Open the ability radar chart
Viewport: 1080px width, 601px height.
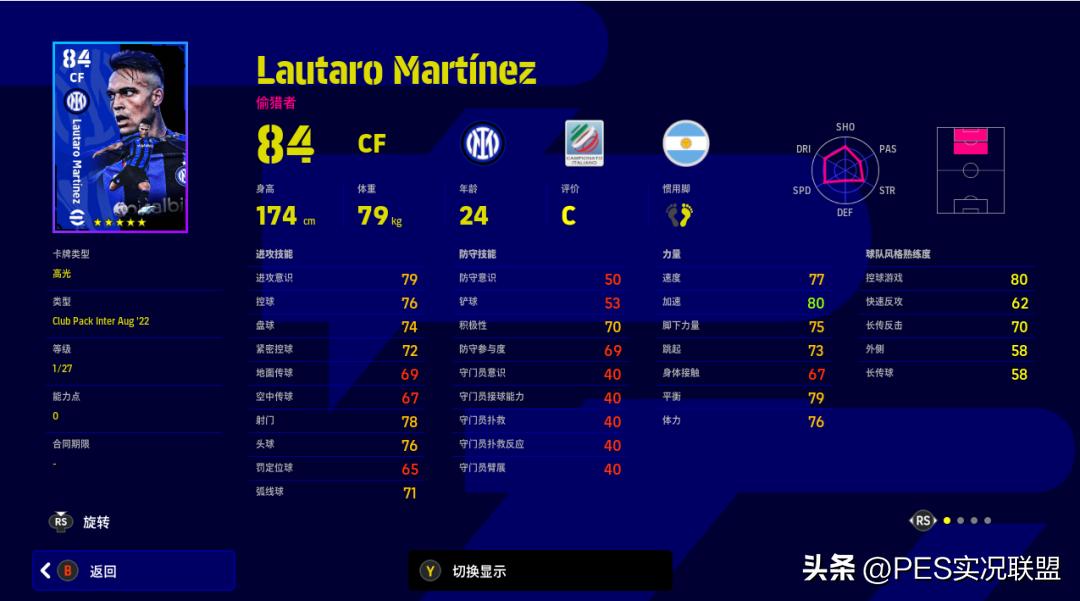(845, 169)
